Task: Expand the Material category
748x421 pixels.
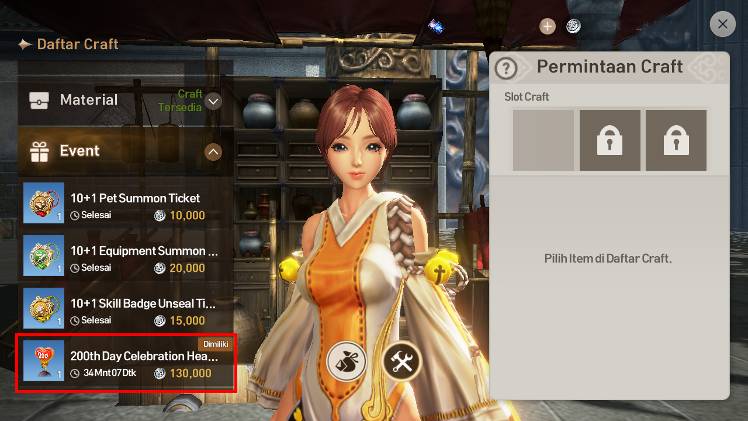Action: coord(213,100)
